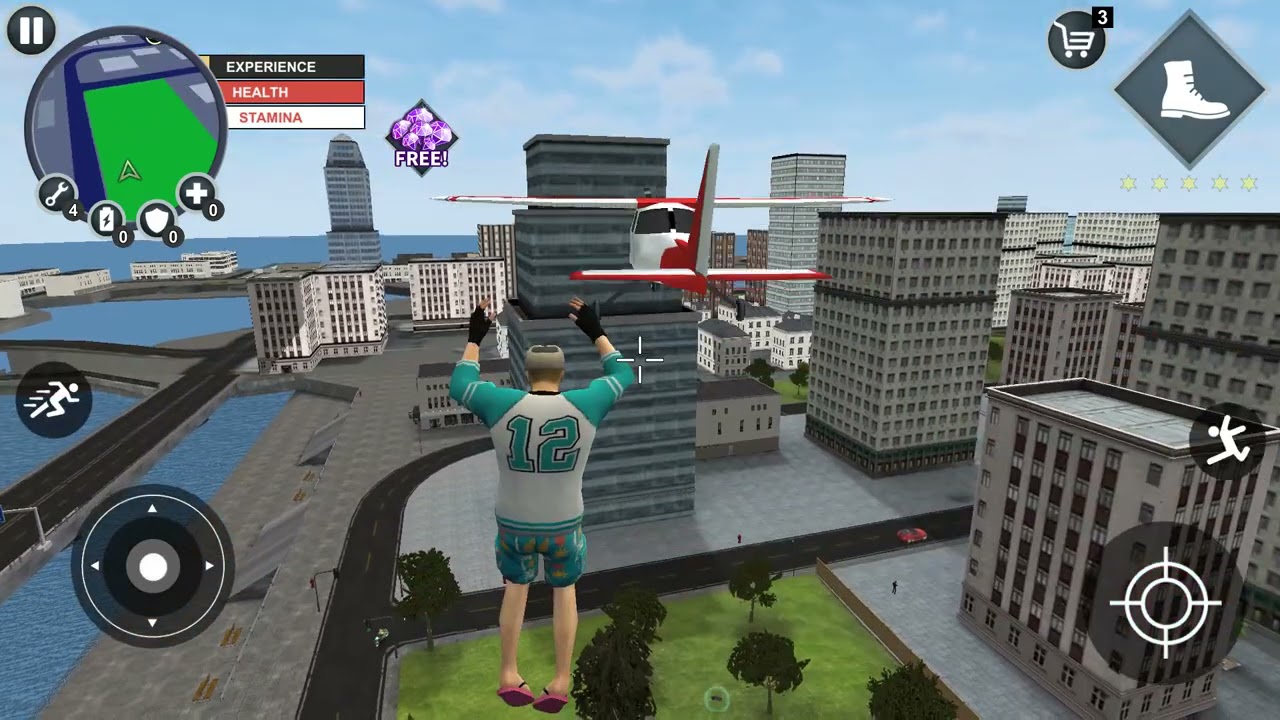Toggle the sprint running button
The width and height of the screenshot is (1280, 720).
(54, 400)
